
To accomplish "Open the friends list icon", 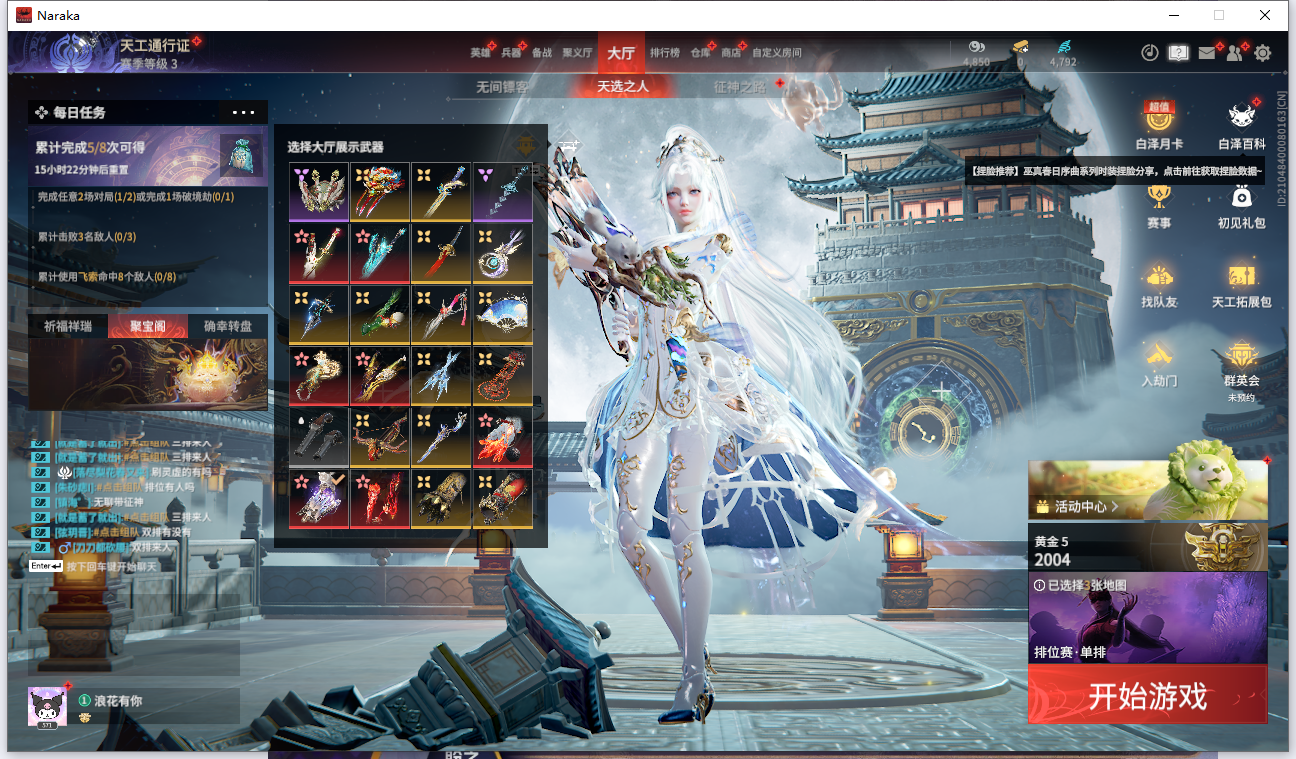I will point(1235,53).
